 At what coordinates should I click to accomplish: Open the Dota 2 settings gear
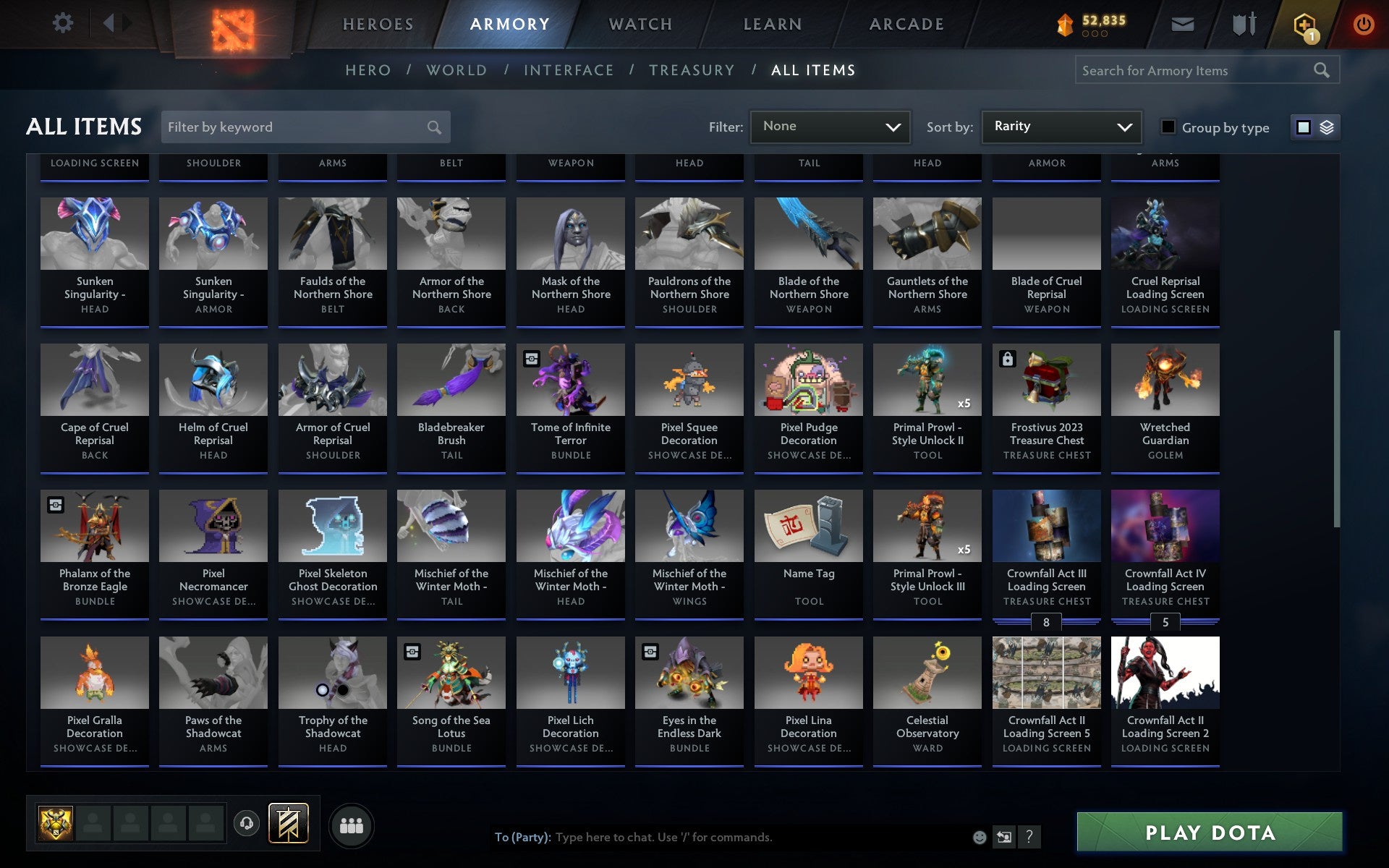click(64, 23)
